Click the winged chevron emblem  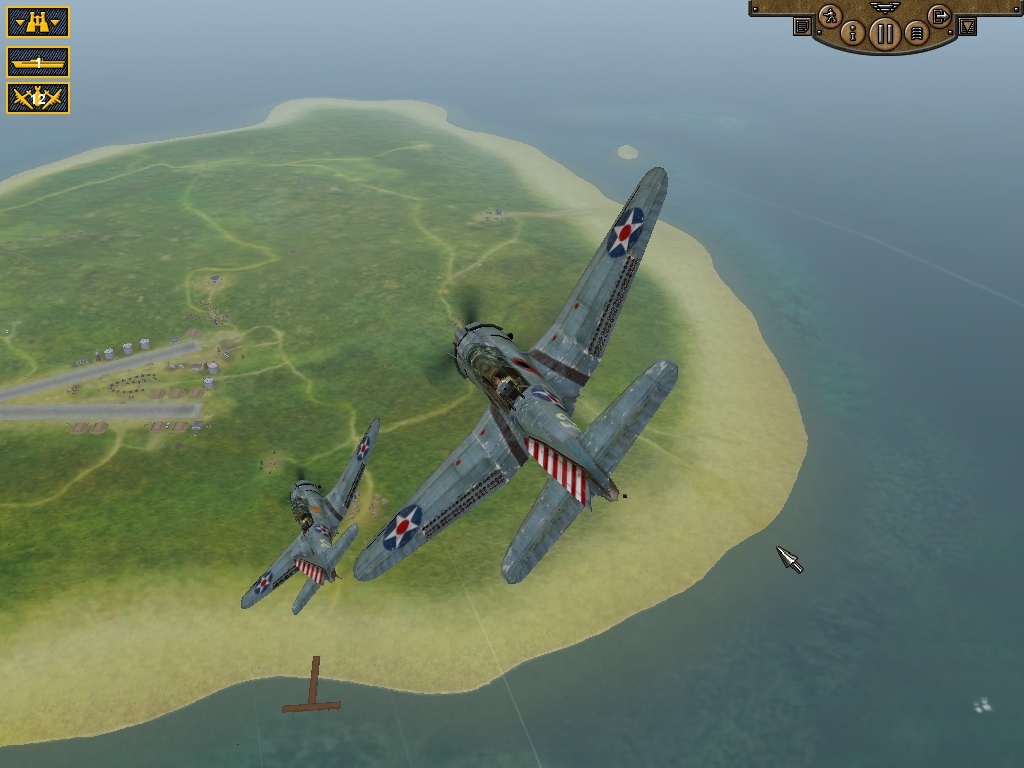[885, 7]
